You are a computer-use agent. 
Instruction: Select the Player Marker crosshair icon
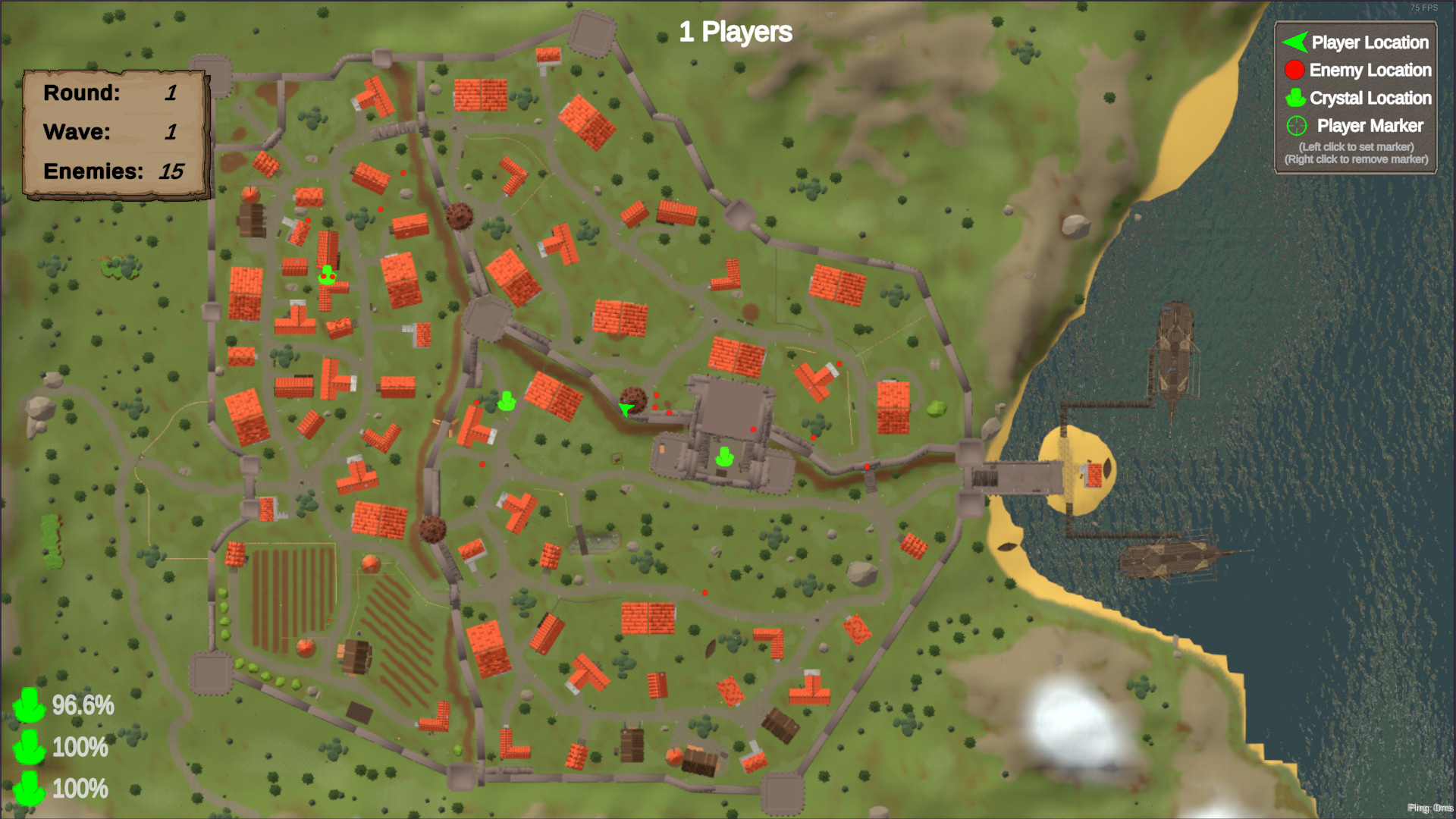pos(1295,125)
